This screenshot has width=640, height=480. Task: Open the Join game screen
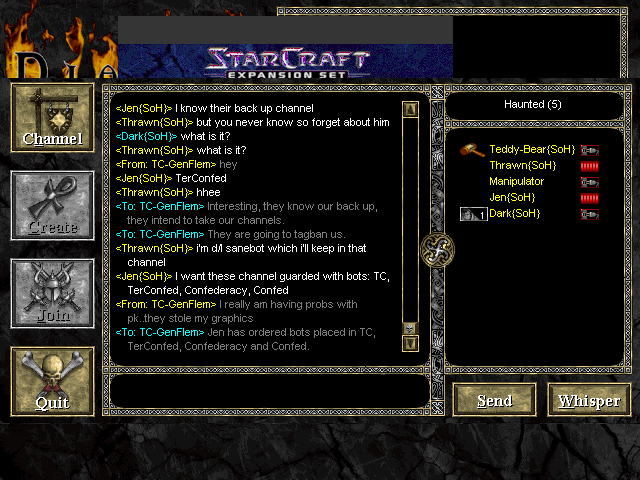tap(52, 294)
